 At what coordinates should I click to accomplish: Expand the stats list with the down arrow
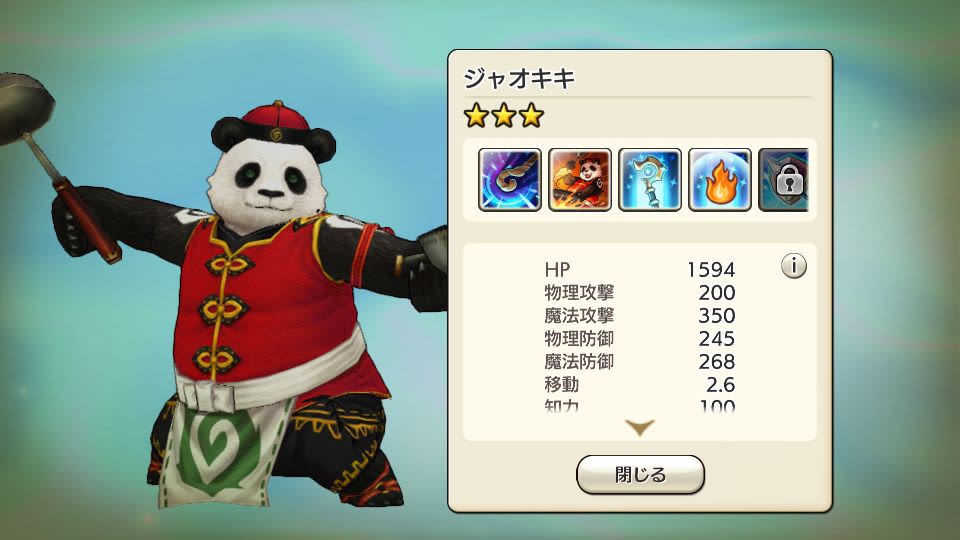point(640,427)
